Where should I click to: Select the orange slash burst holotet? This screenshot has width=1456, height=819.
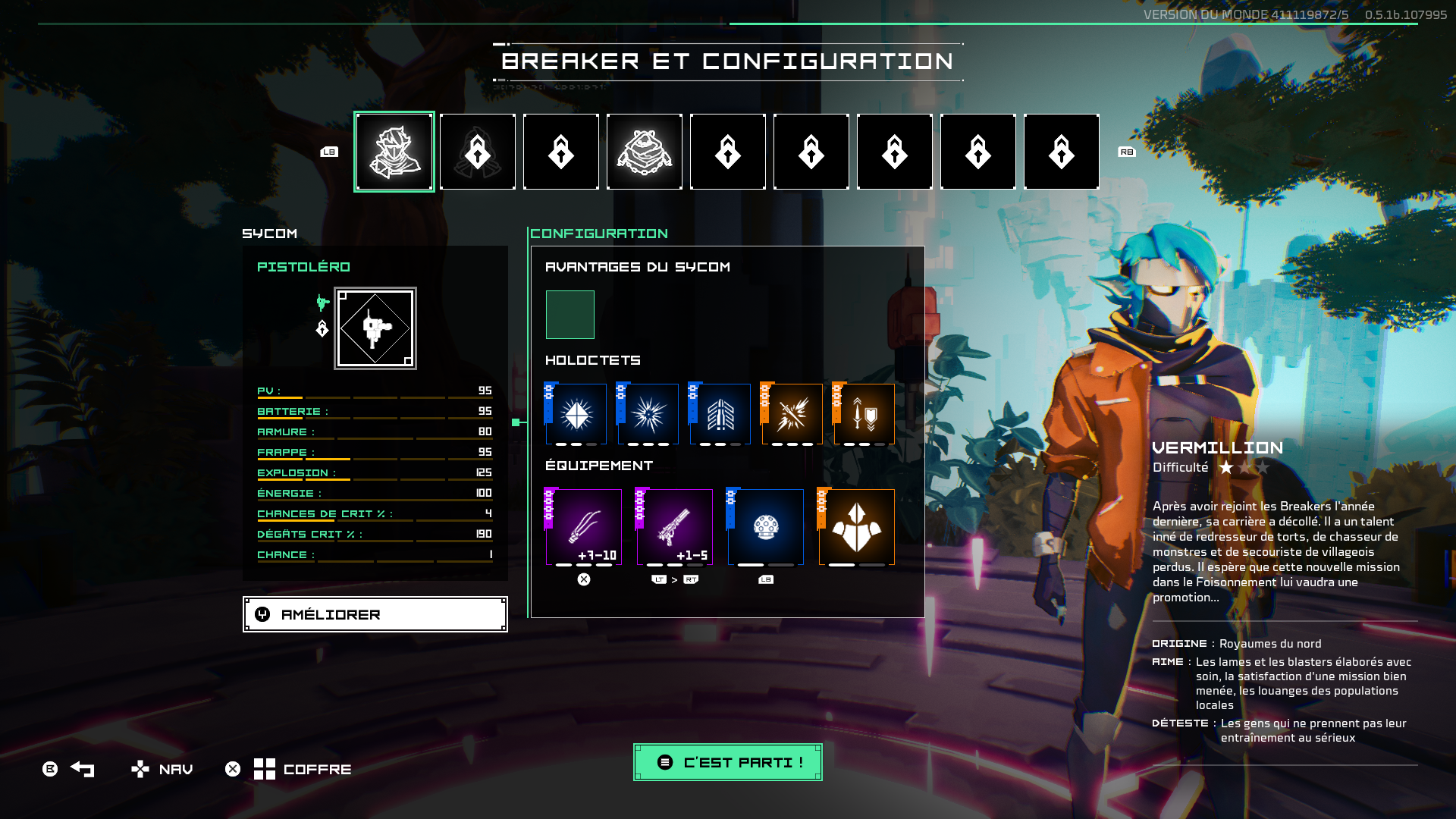click(x=792, y=414)
